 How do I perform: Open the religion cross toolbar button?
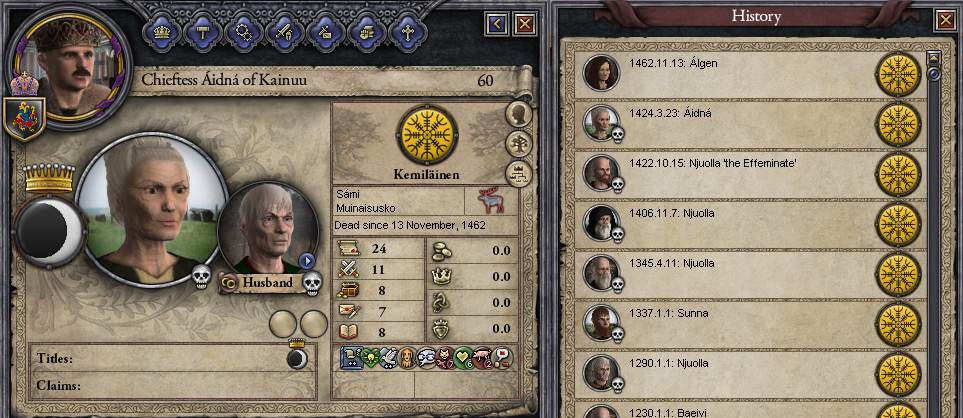(407, 31)
